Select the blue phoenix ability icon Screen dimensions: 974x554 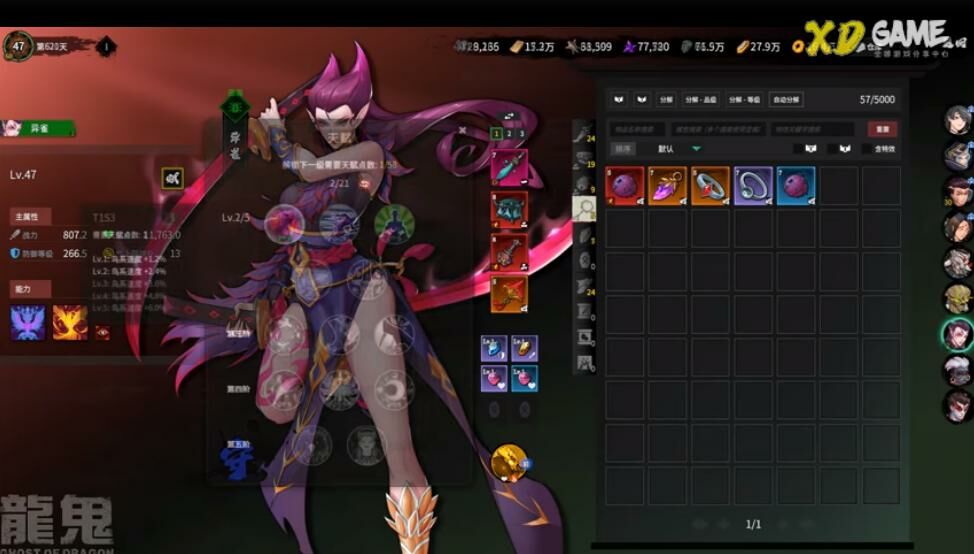pyautogui.click(x=28, y=322)
